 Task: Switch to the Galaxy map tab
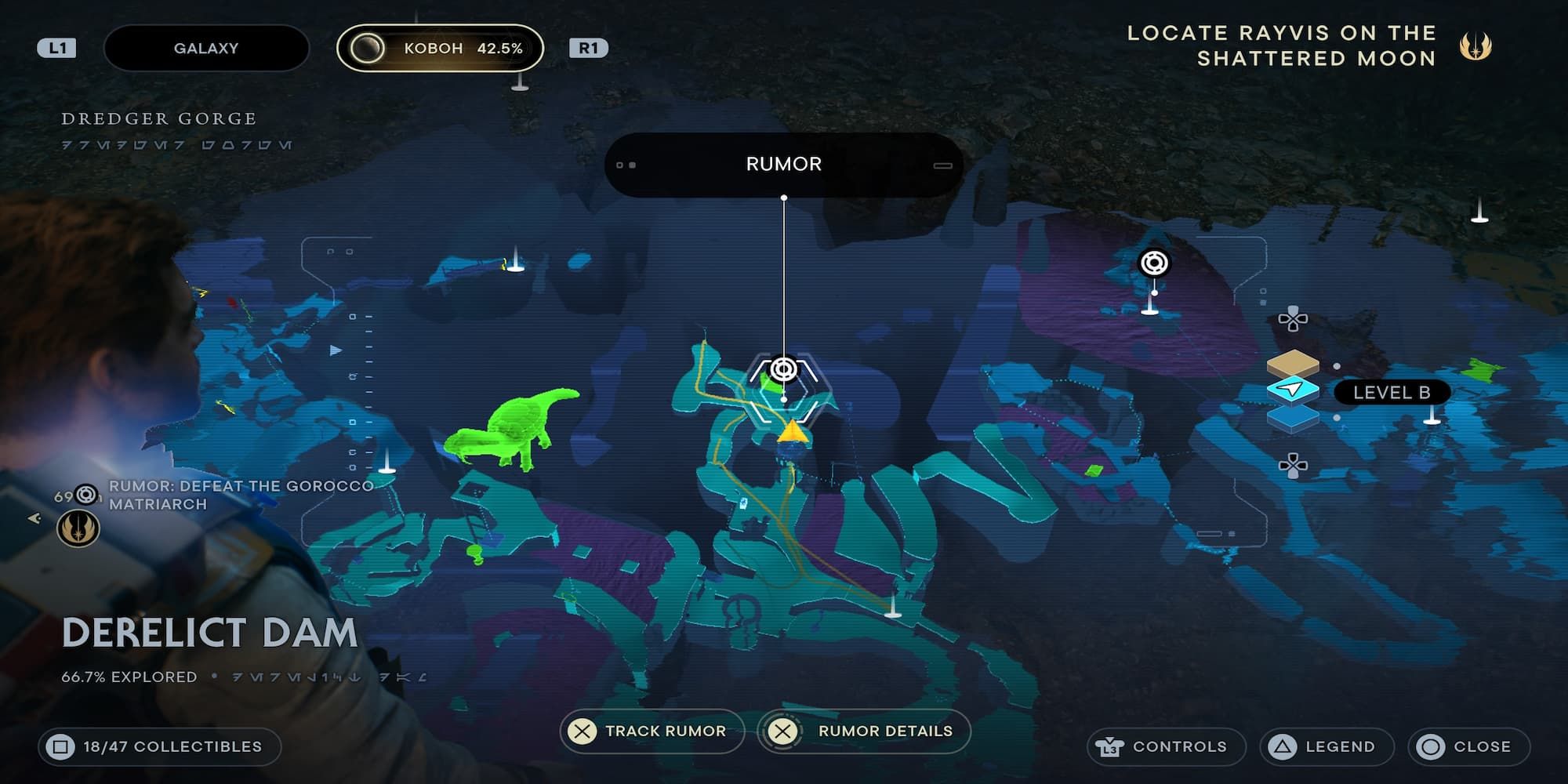tap(205, 48)
